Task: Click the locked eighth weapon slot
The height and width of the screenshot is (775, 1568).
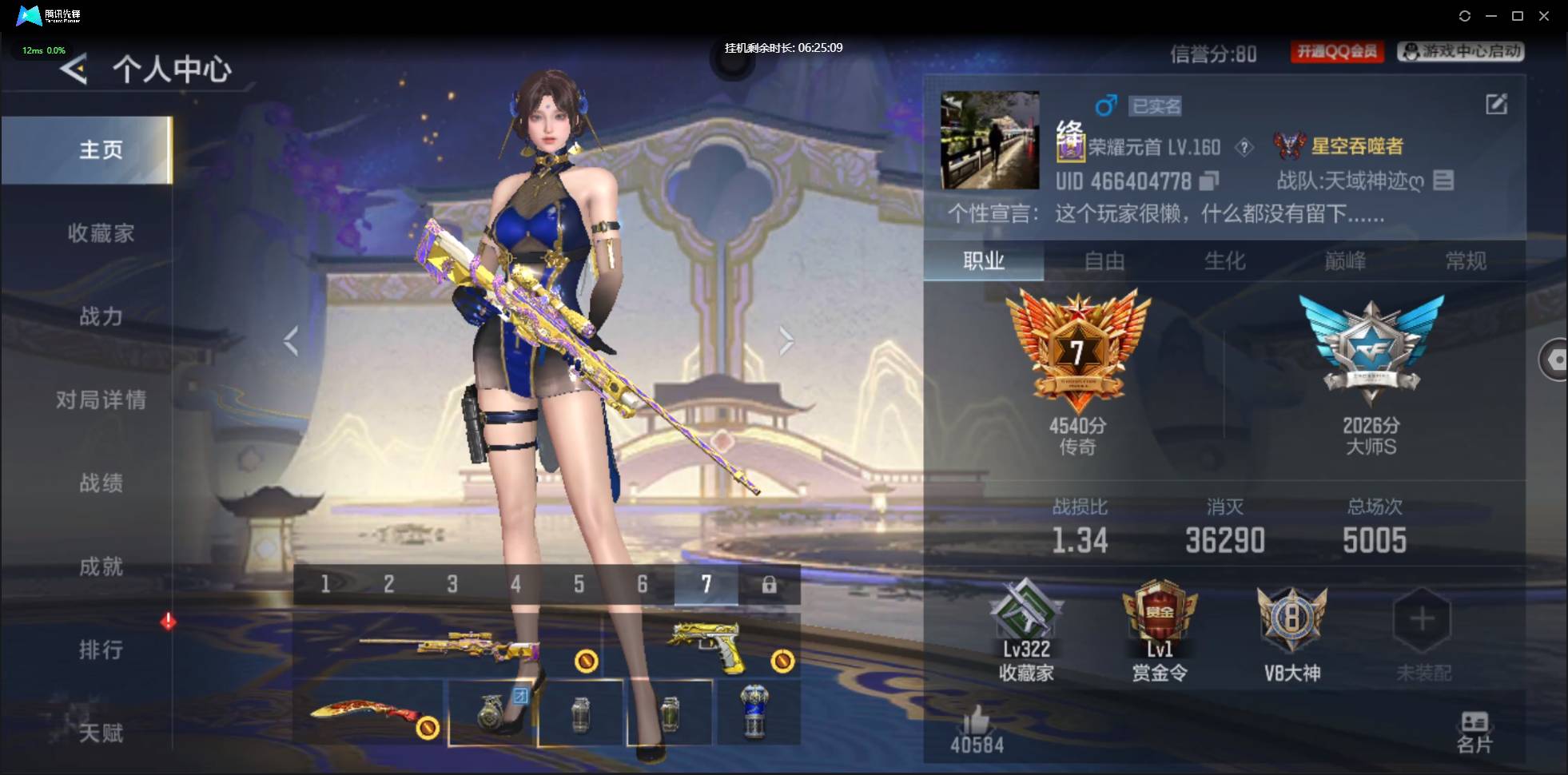Action: click(x=770, y=585)
